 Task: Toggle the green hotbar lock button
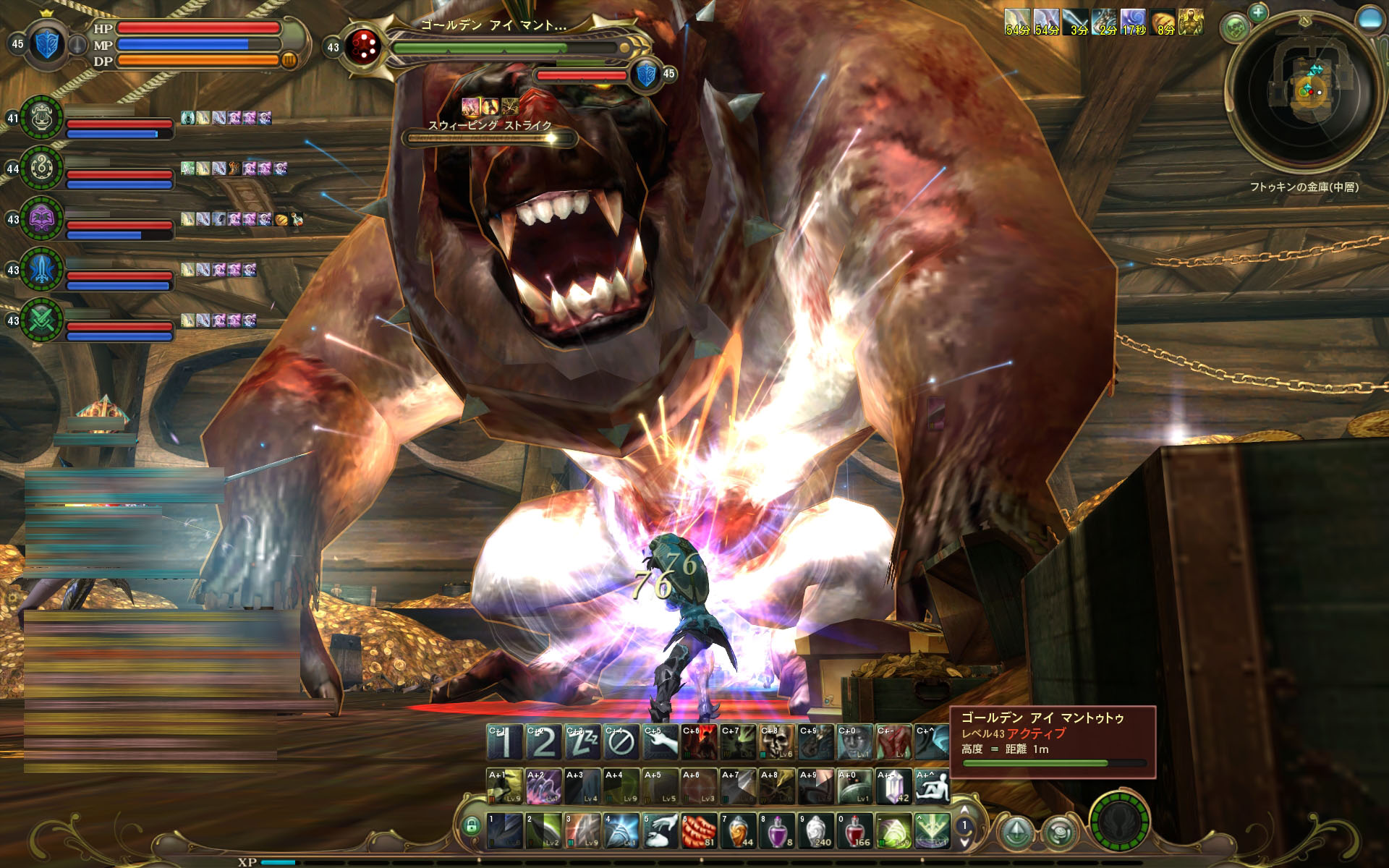(472, 825)
